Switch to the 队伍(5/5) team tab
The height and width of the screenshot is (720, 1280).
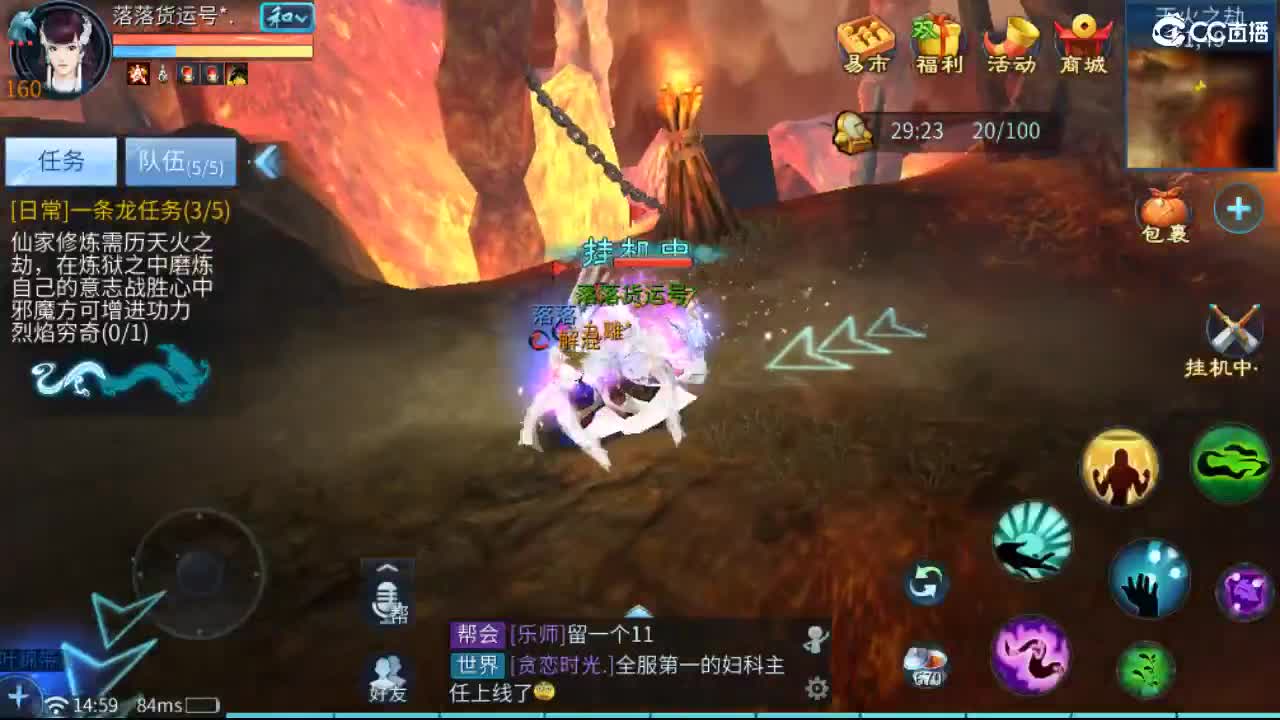coord(180,163)
